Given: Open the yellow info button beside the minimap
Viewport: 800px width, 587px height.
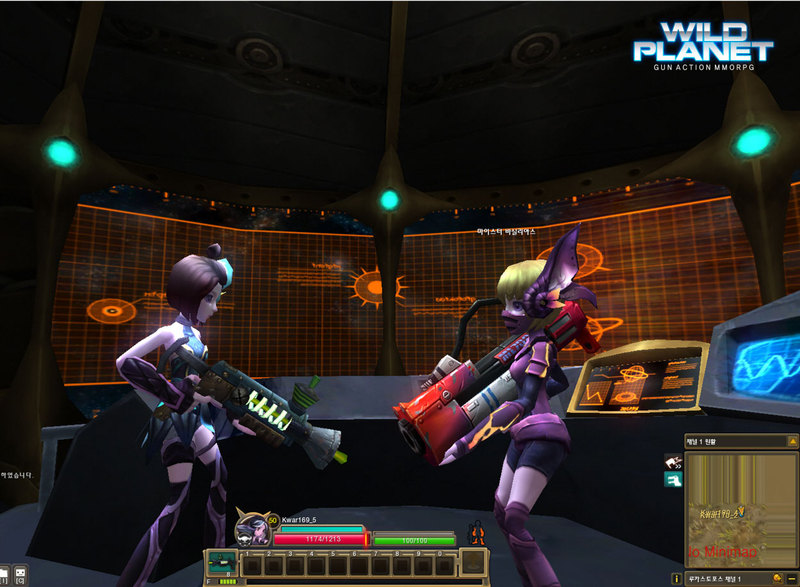Looking at the screenshot, I should pos(677,578).
